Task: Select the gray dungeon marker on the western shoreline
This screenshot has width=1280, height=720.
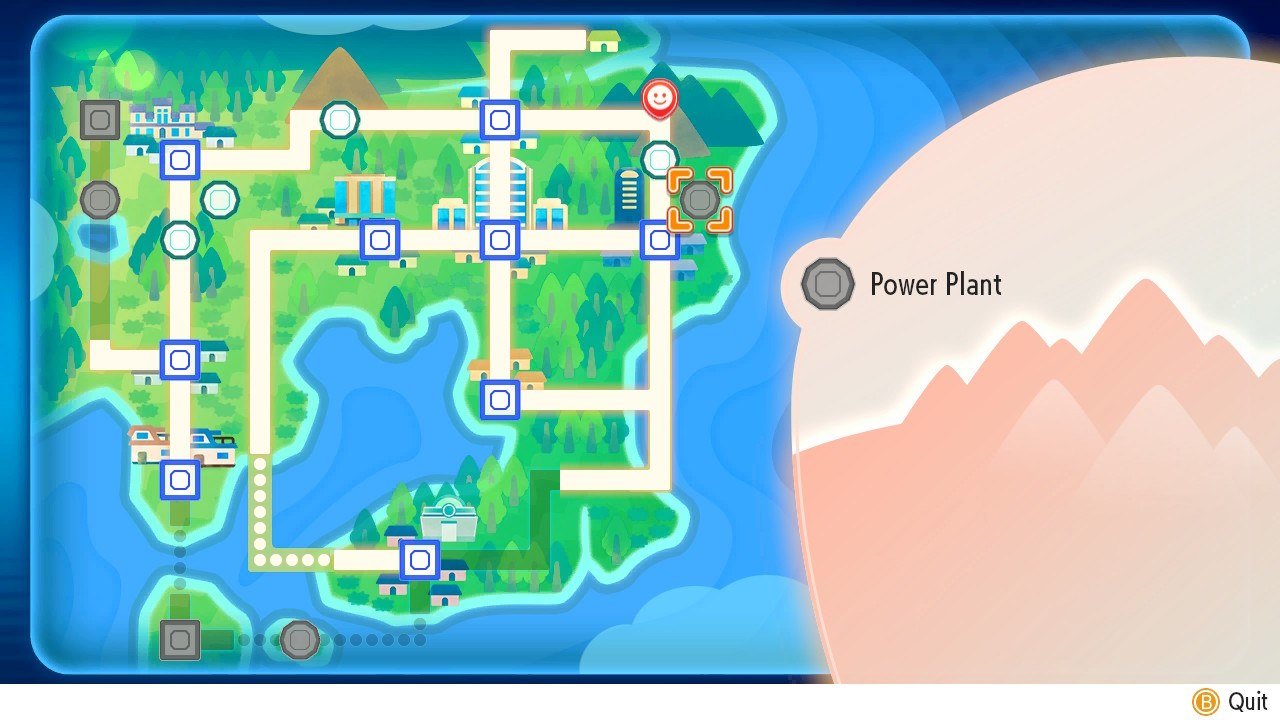Action: 99,199
